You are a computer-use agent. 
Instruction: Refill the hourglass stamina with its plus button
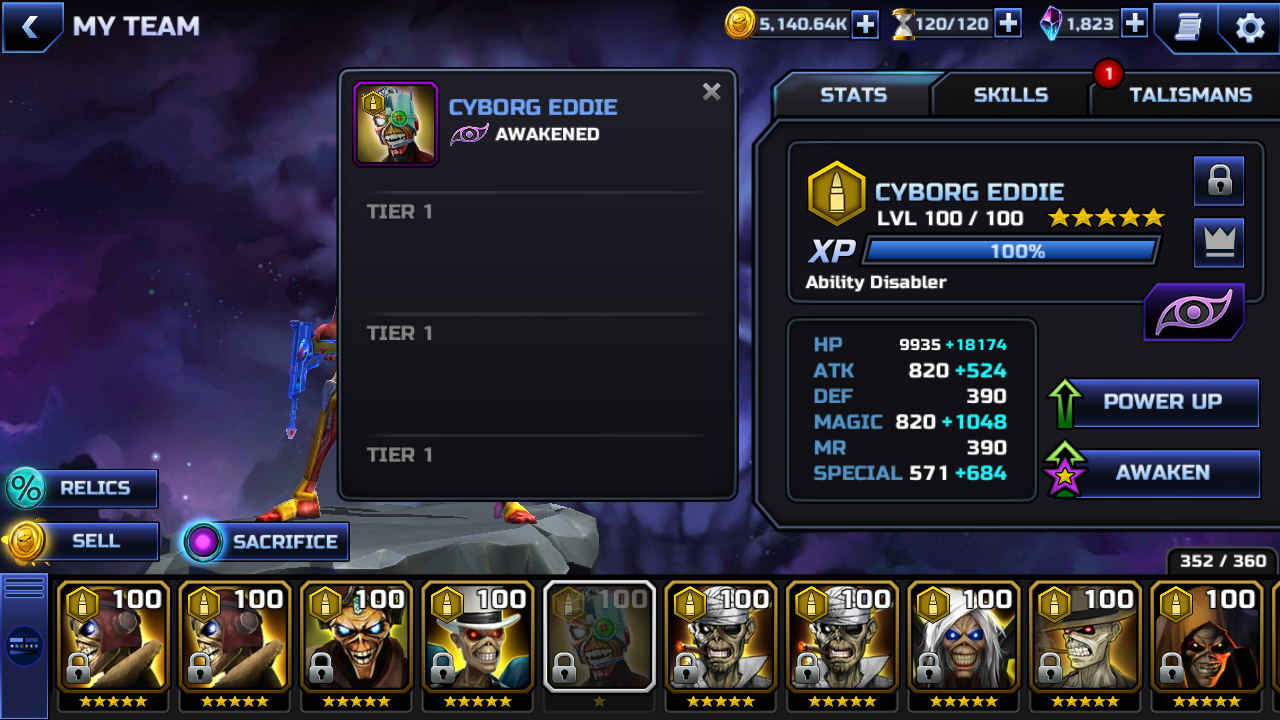1008,24
